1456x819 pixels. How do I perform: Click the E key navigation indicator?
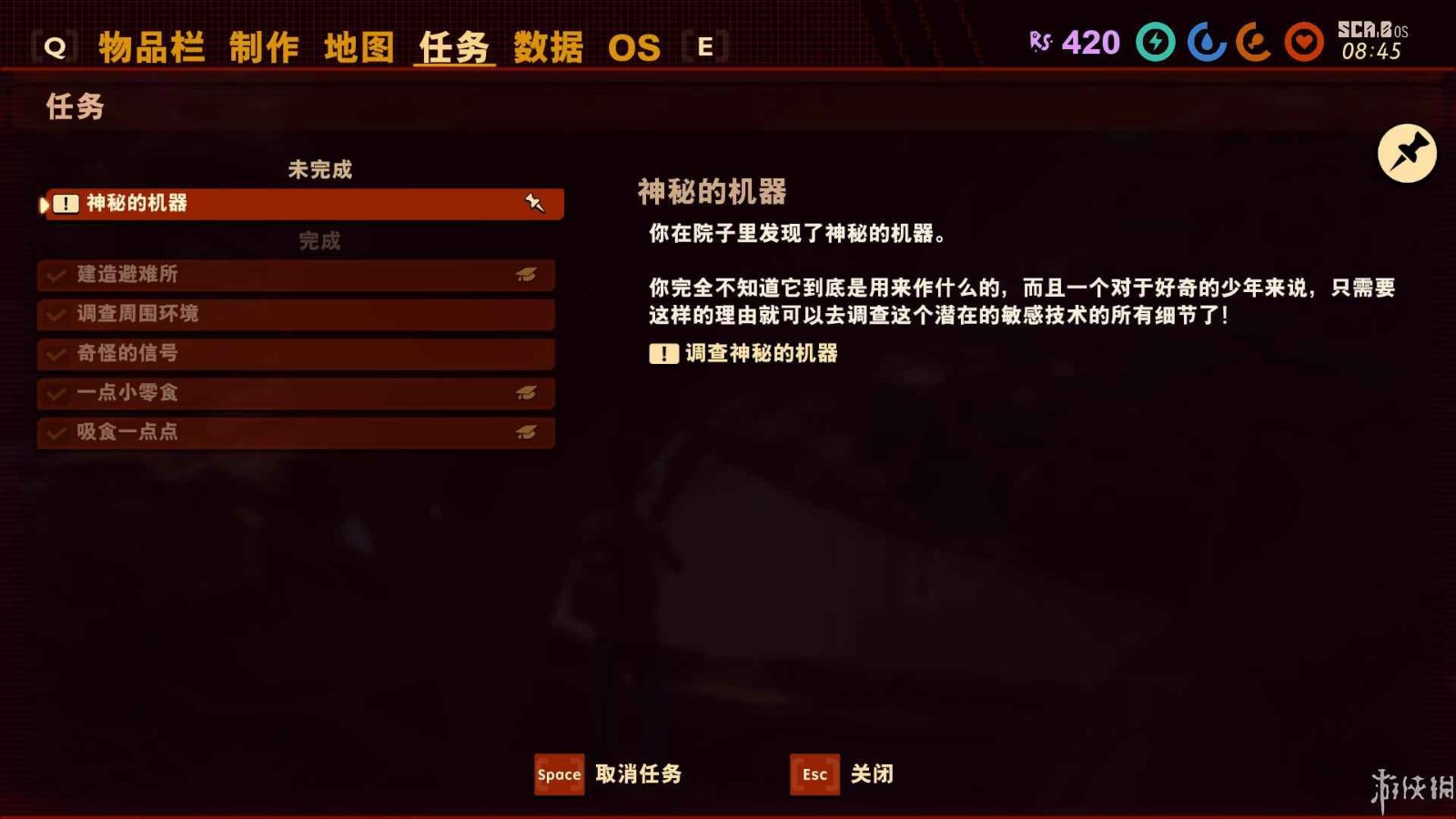click(703, 48)
